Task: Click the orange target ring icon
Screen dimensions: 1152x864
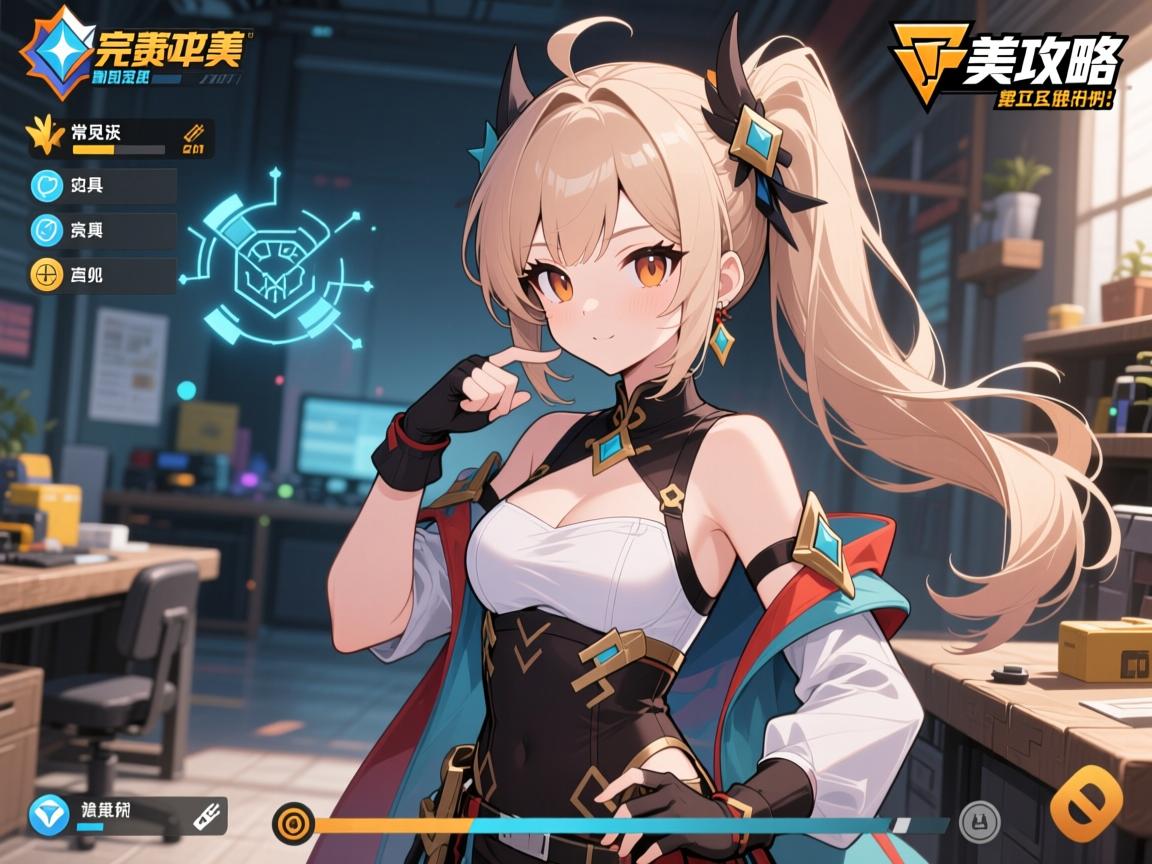Action: pyautogui.click(x=294, y=824)
